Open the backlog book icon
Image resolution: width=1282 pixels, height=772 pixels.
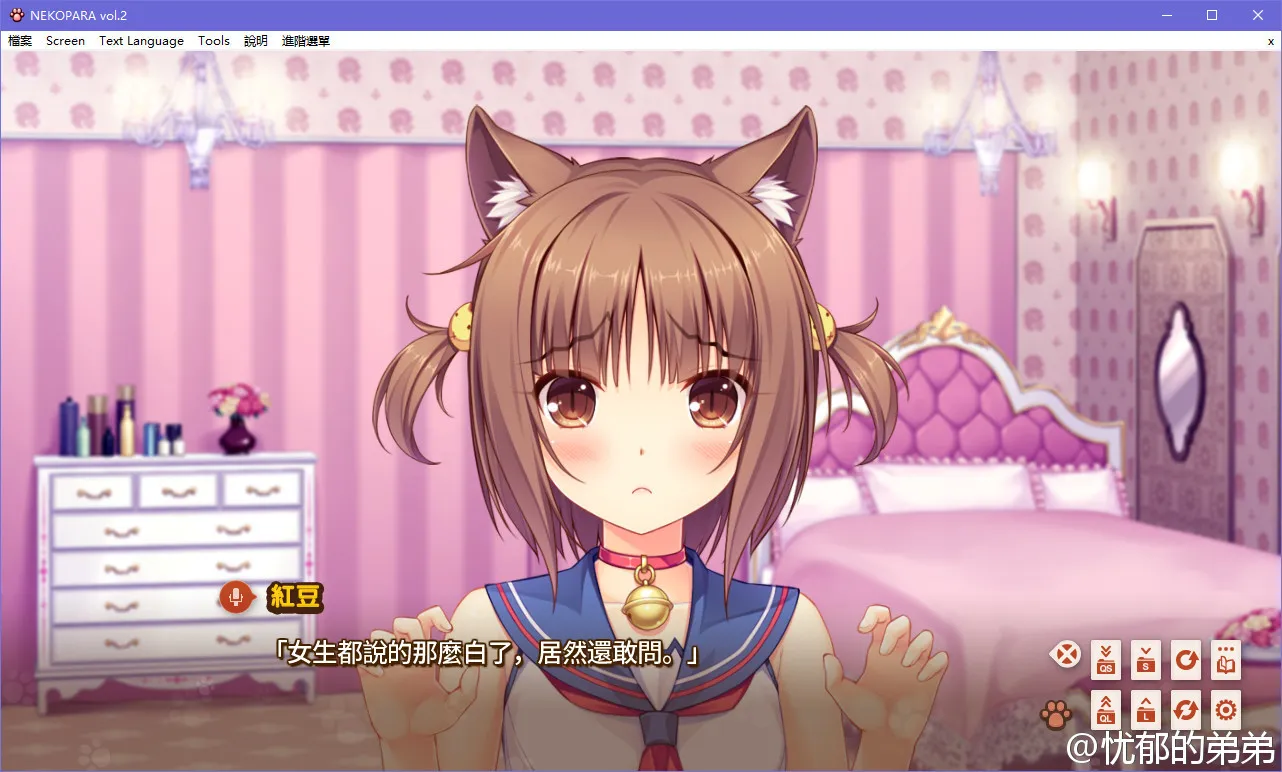click(1225, 659)
